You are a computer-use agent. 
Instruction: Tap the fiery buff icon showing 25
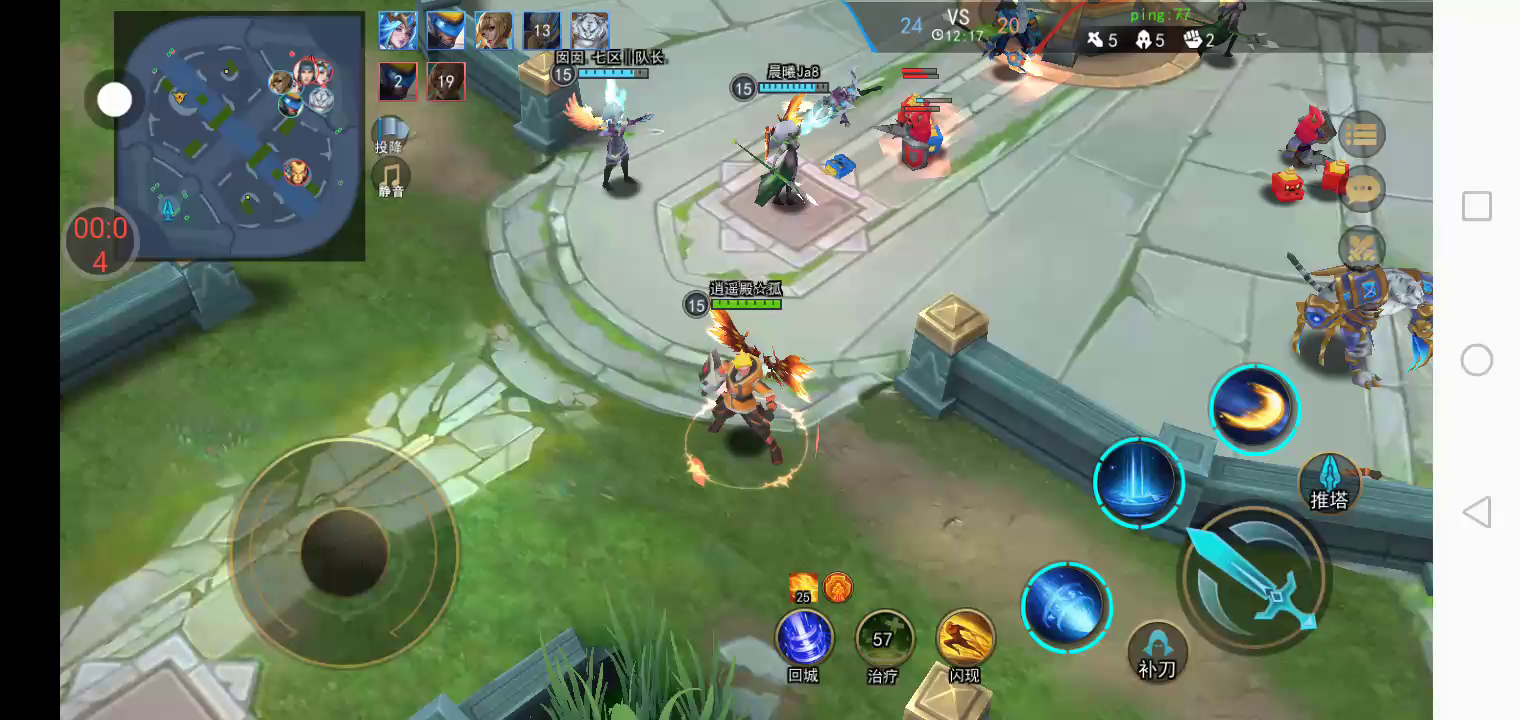point(803,588)
